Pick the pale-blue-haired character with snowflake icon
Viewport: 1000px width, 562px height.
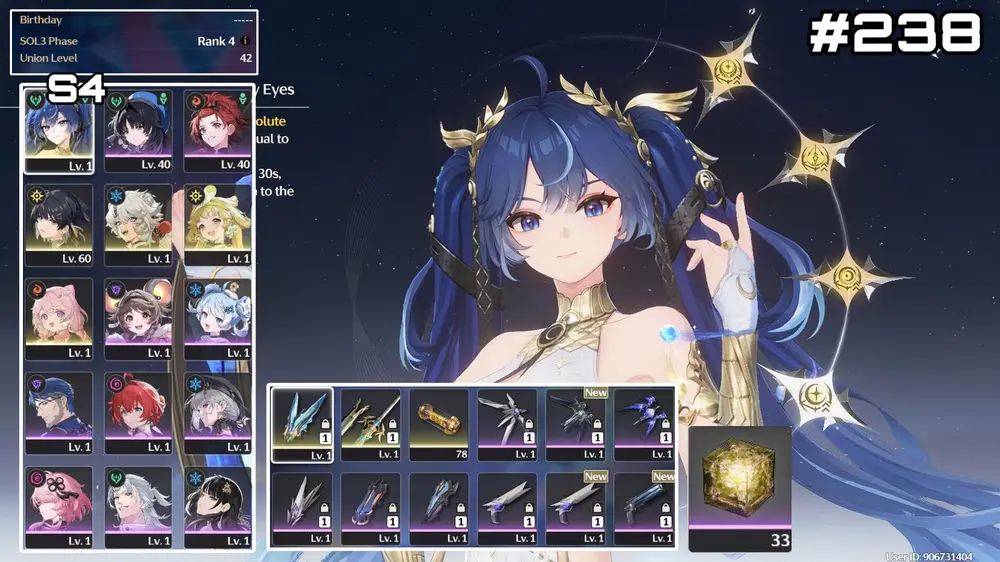(x=218, y=319)
